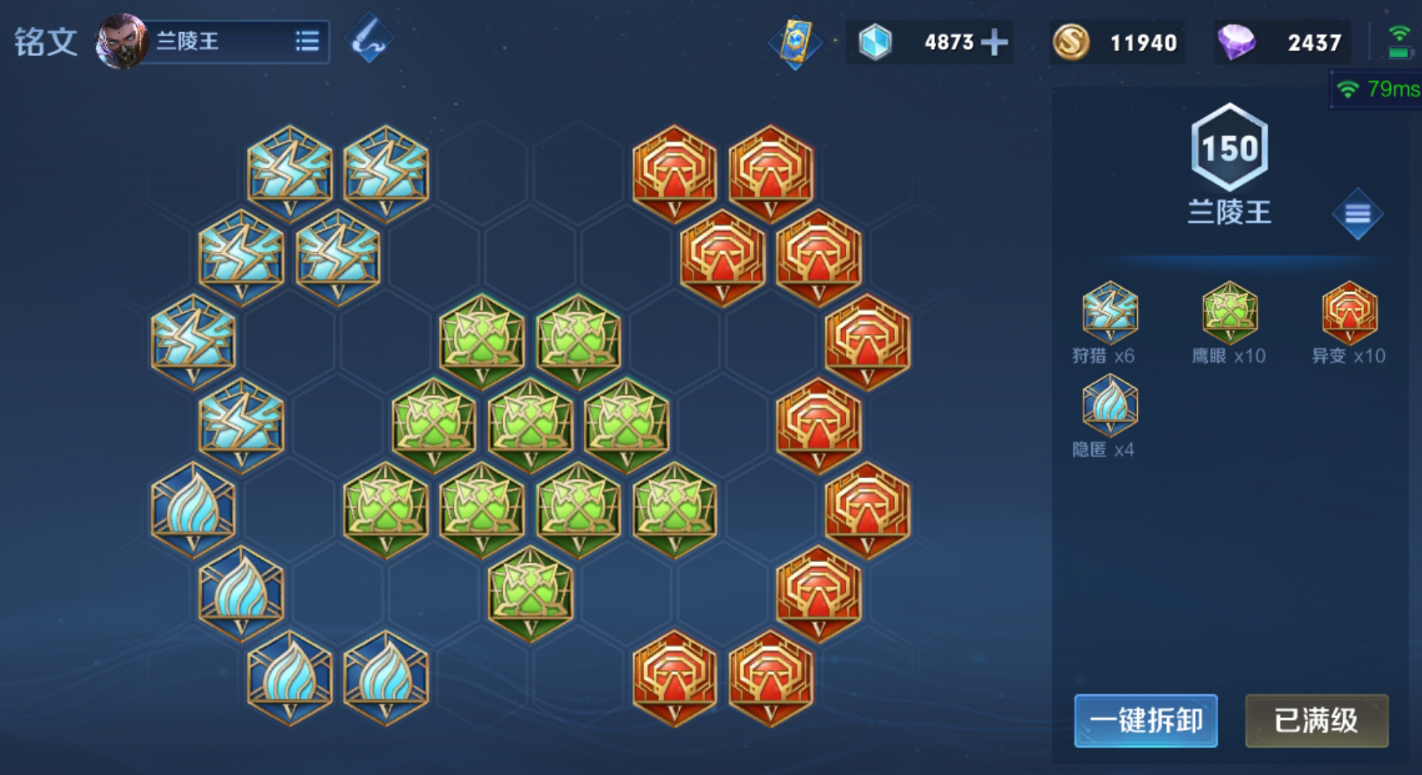Click the 一键拆卸 unequip-all button
The height and width of the screenshot is (775, 1422).
(x=1145, y=720)
